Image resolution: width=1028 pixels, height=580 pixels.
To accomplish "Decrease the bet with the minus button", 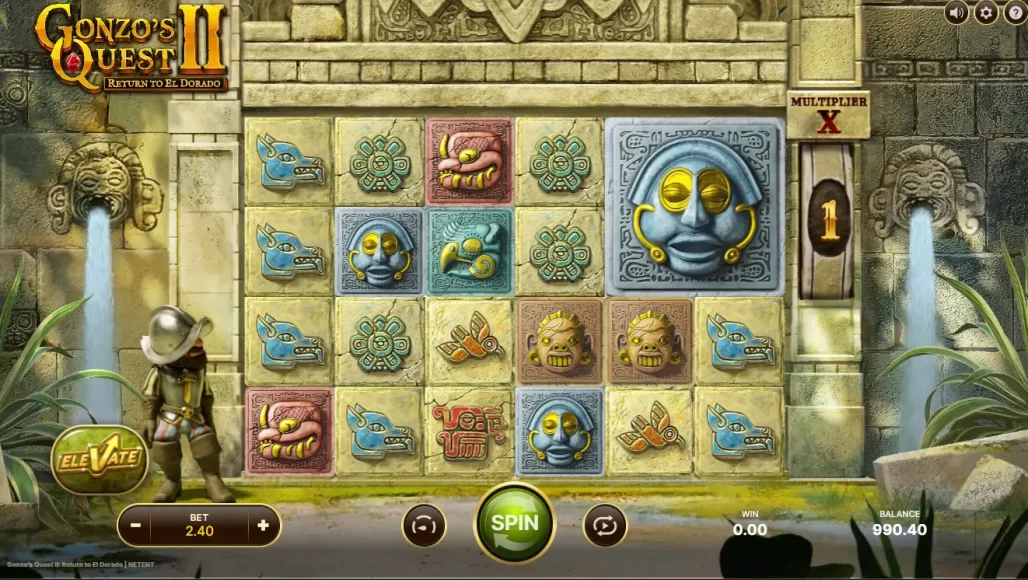I will (x=134, y=525).
